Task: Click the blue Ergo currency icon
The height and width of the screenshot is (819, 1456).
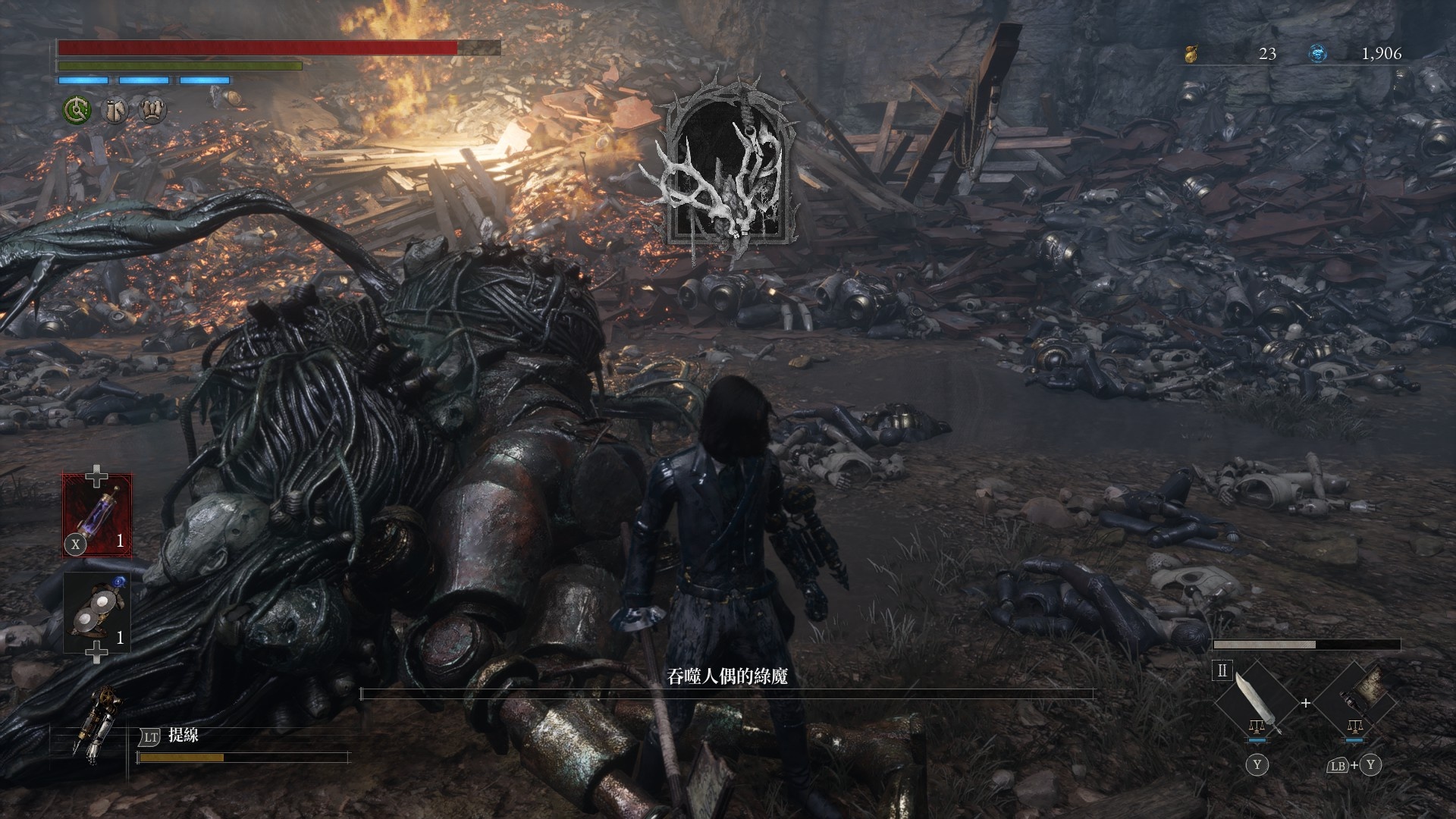Action: [1319, 54]
